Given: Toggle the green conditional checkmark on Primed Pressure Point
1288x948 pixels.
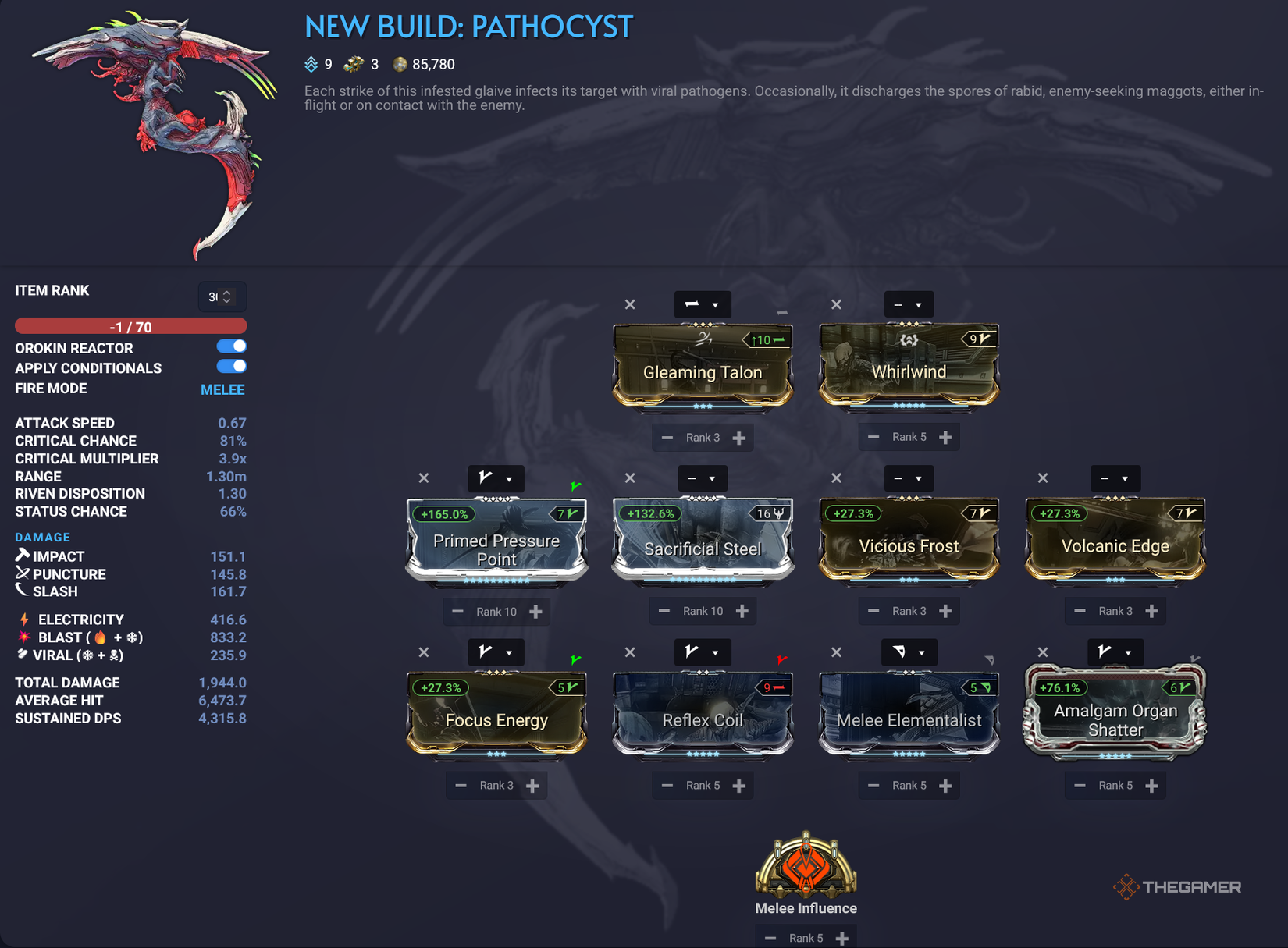Looking at the screenshot, I should [x=575, y=485].
